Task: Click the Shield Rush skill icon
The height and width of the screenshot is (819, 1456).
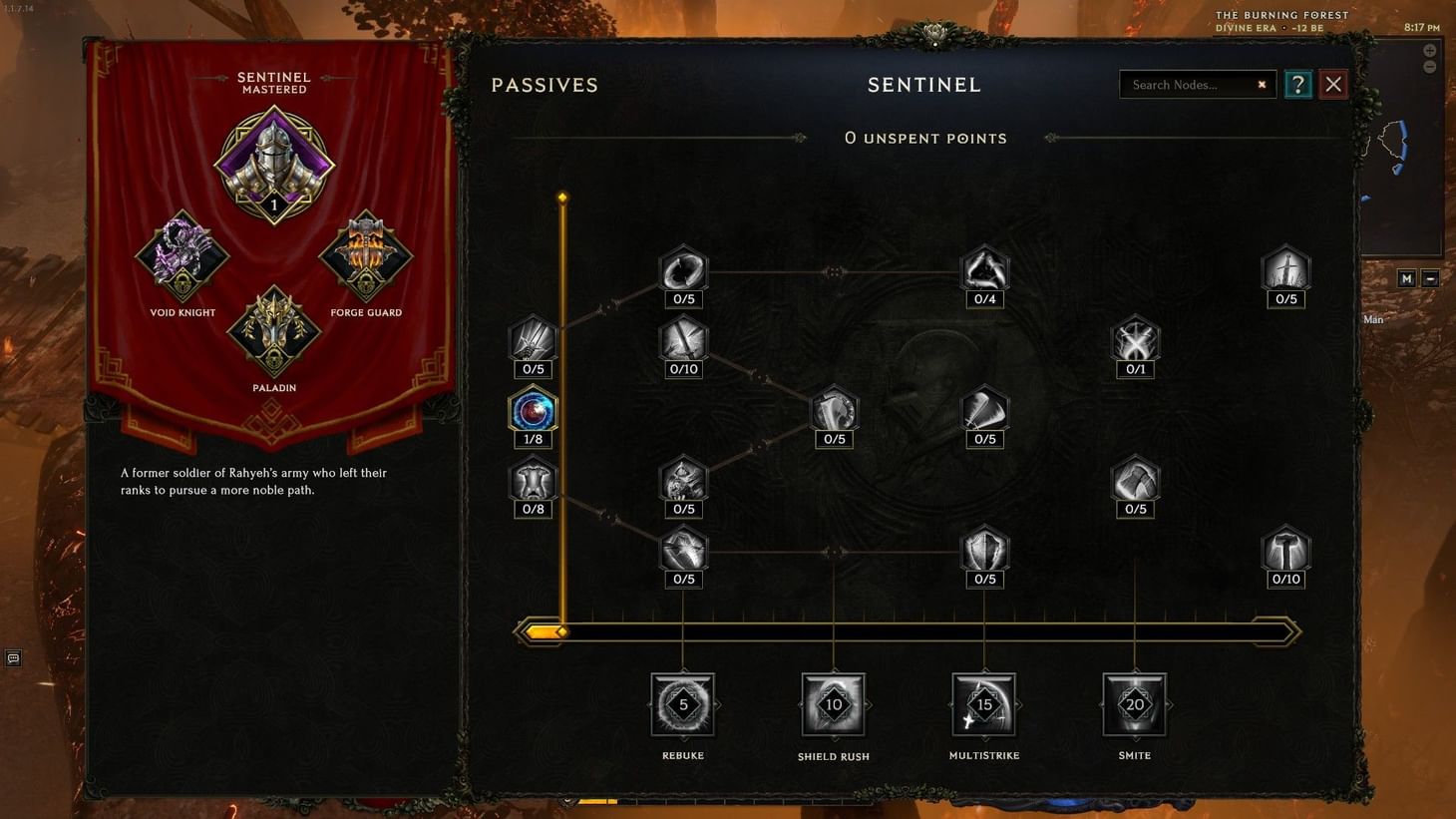Action: click(834, 704)
